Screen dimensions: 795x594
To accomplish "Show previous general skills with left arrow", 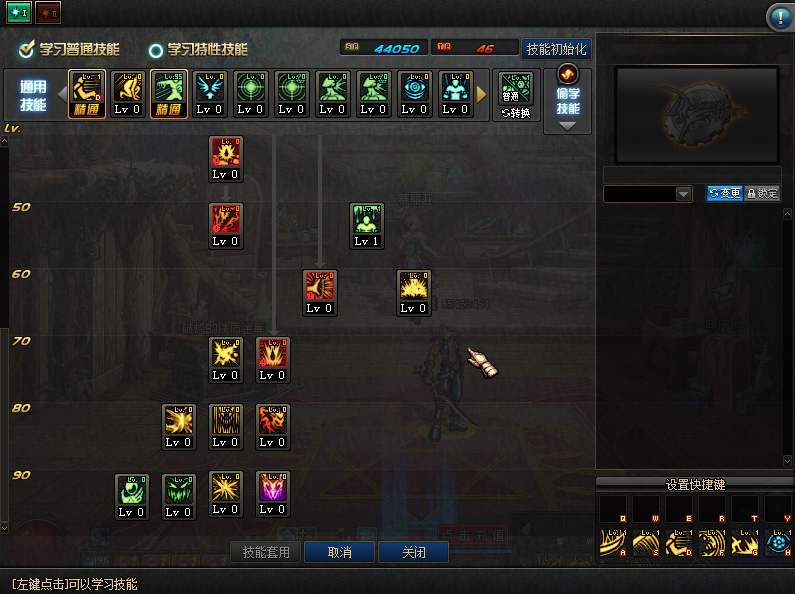I will tap(59, 95).
